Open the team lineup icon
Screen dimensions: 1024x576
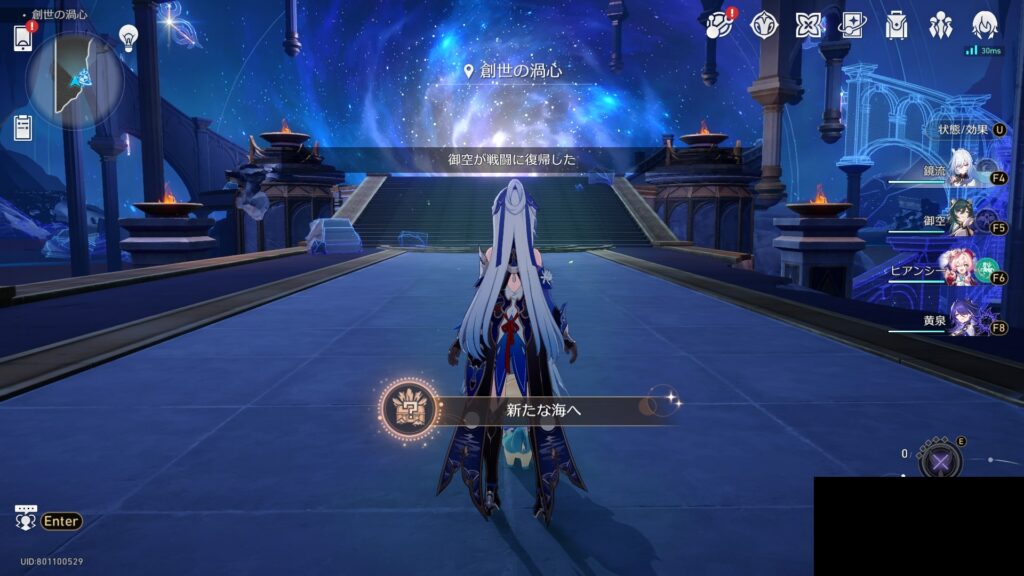[x=940, y=25]
